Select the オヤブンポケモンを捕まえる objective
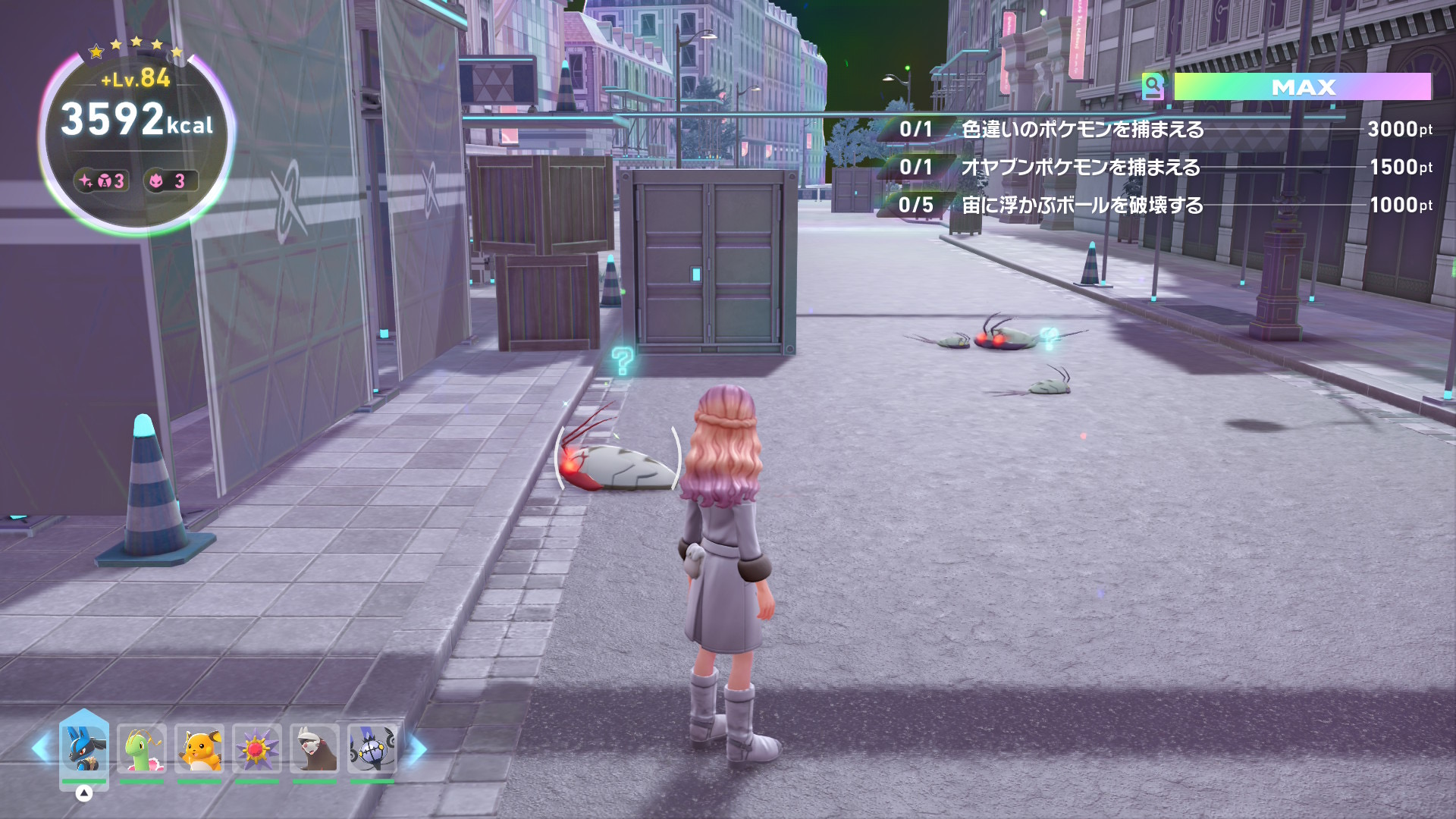 [x=1080, y=168]
